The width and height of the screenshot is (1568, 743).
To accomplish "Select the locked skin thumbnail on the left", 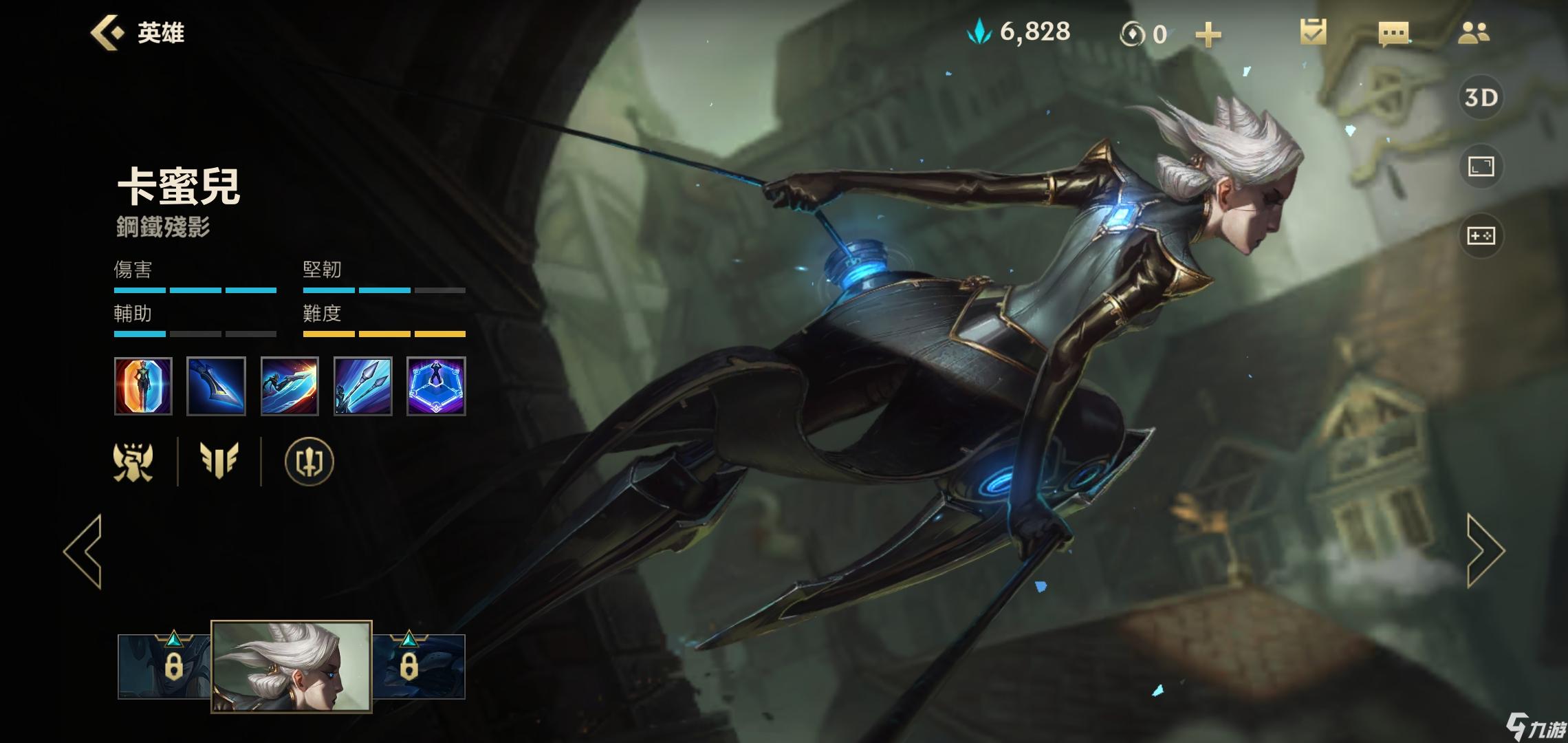I will [x=165, y=666].
